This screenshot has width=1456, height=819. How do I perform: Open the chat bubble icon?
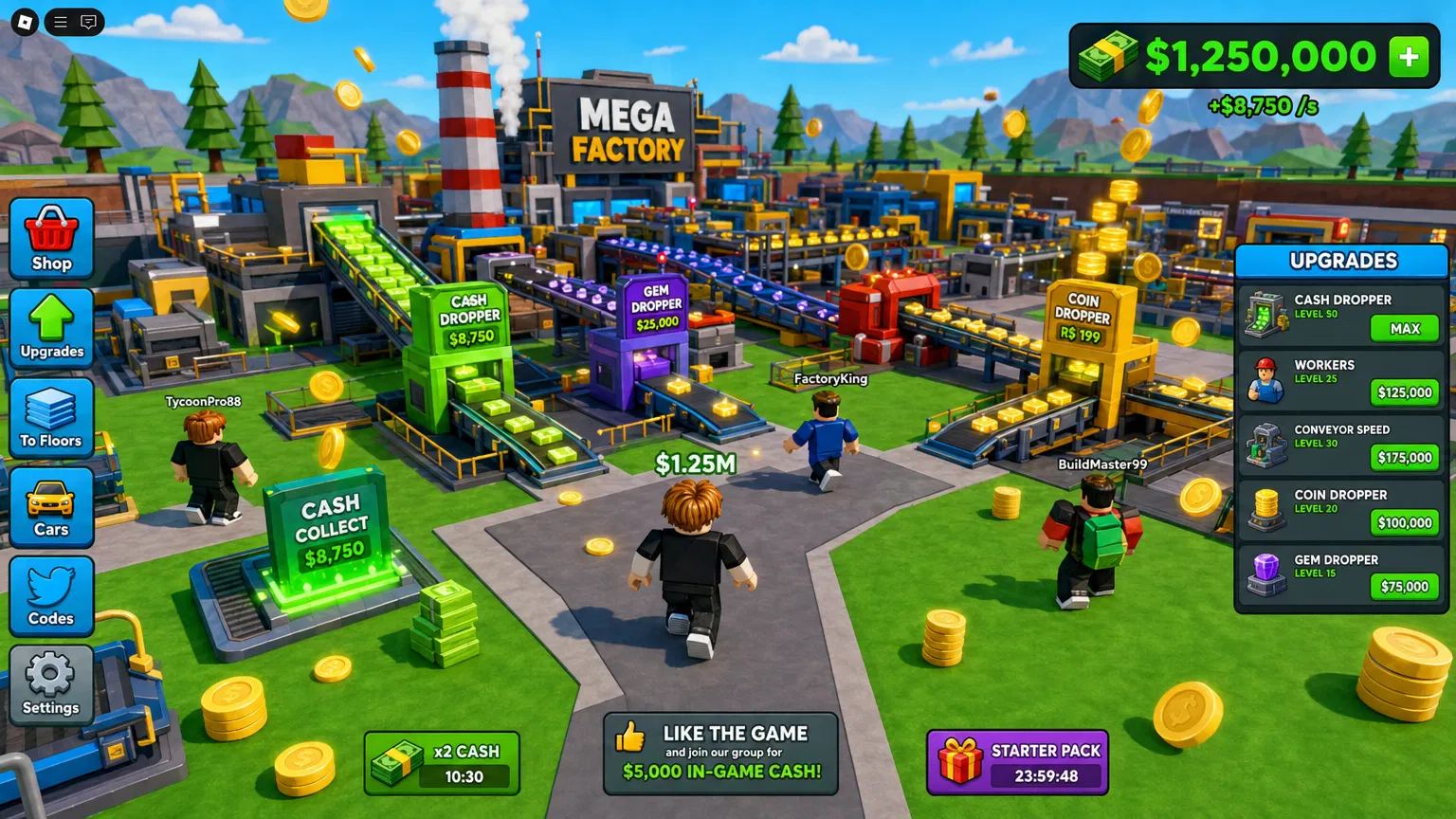click(90, 22)
